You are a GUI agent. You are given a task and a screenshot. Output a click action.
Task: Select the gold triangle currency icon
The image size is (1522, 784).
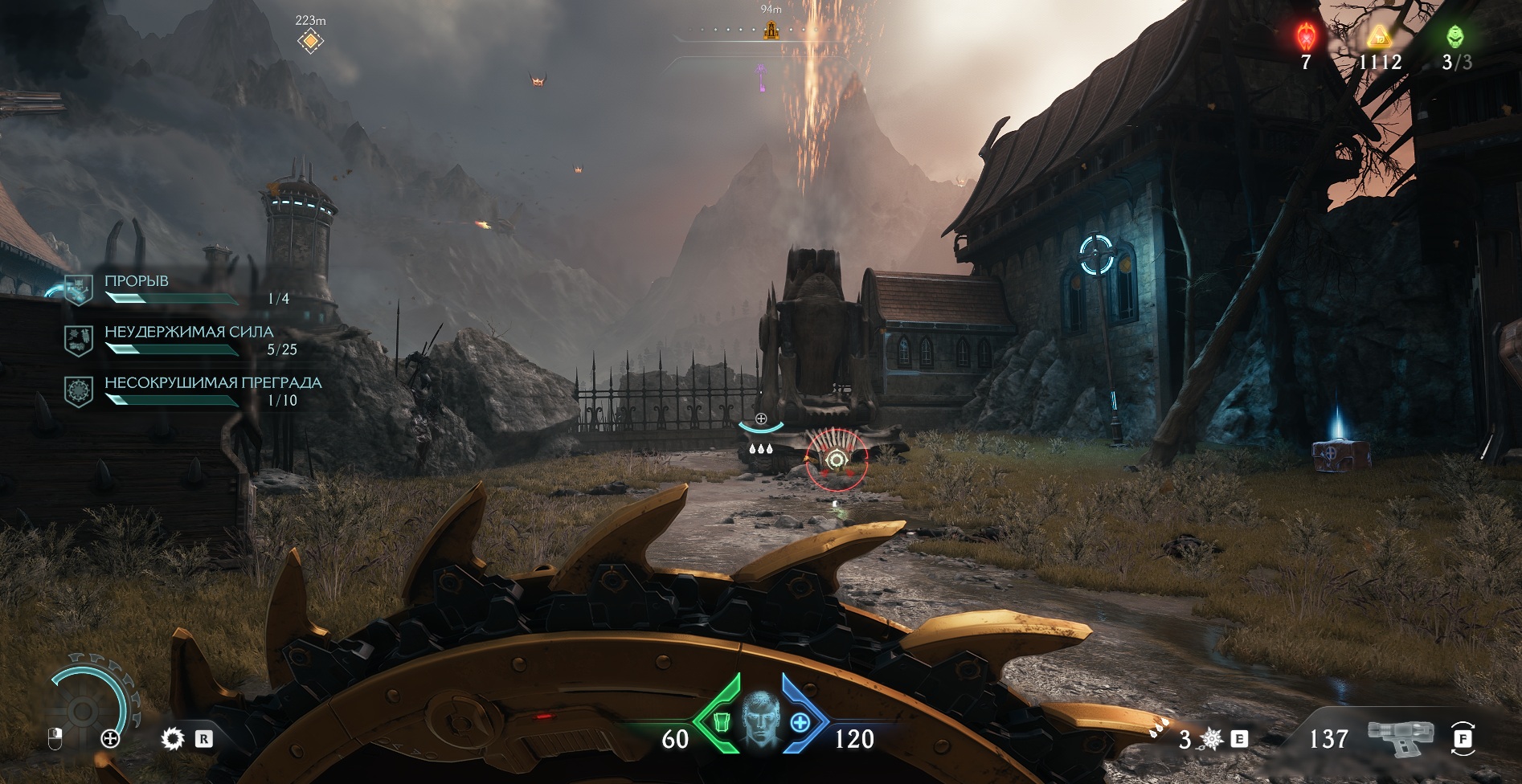coord(1380,36)
